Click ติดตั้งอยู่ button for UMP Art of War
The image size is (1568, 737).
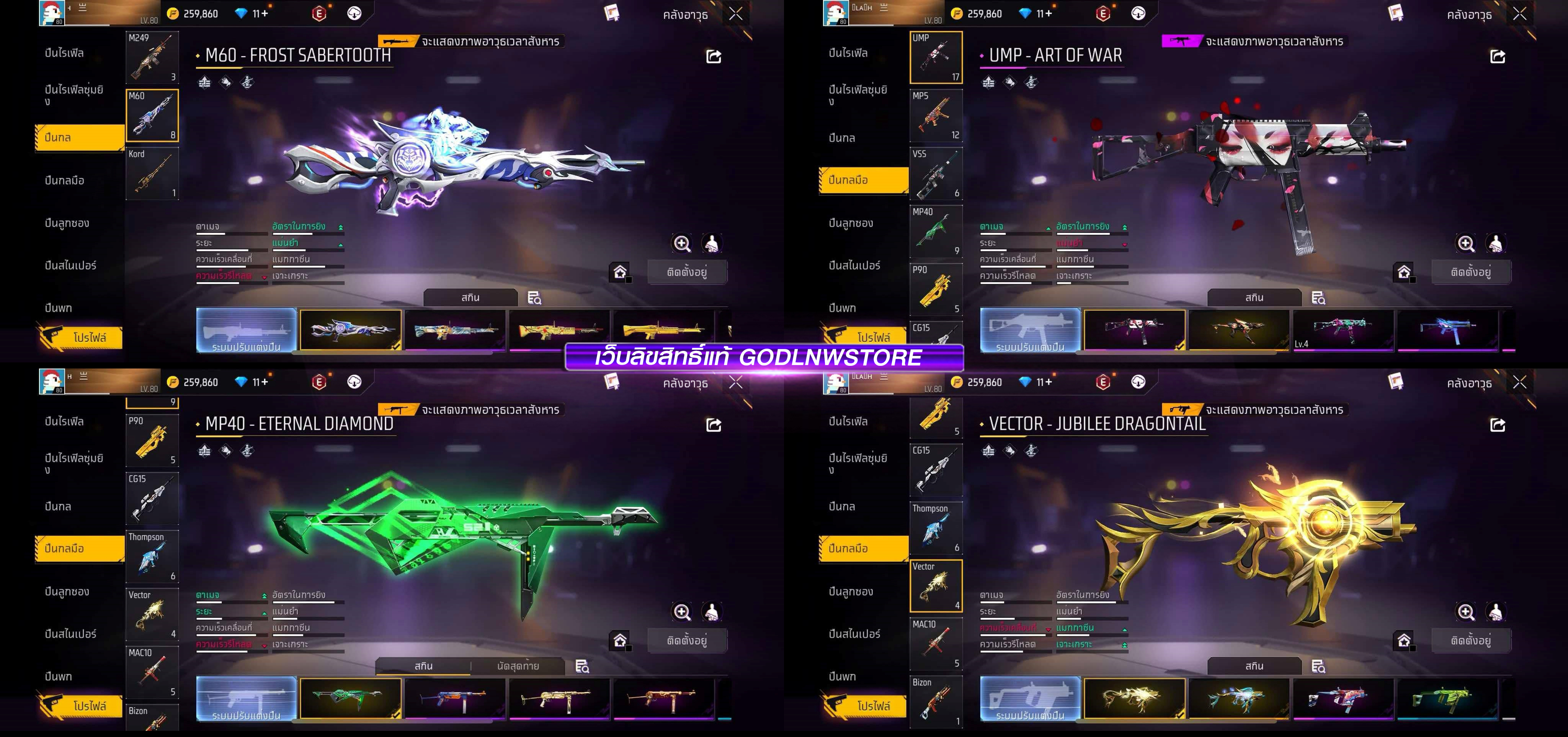1471,272
